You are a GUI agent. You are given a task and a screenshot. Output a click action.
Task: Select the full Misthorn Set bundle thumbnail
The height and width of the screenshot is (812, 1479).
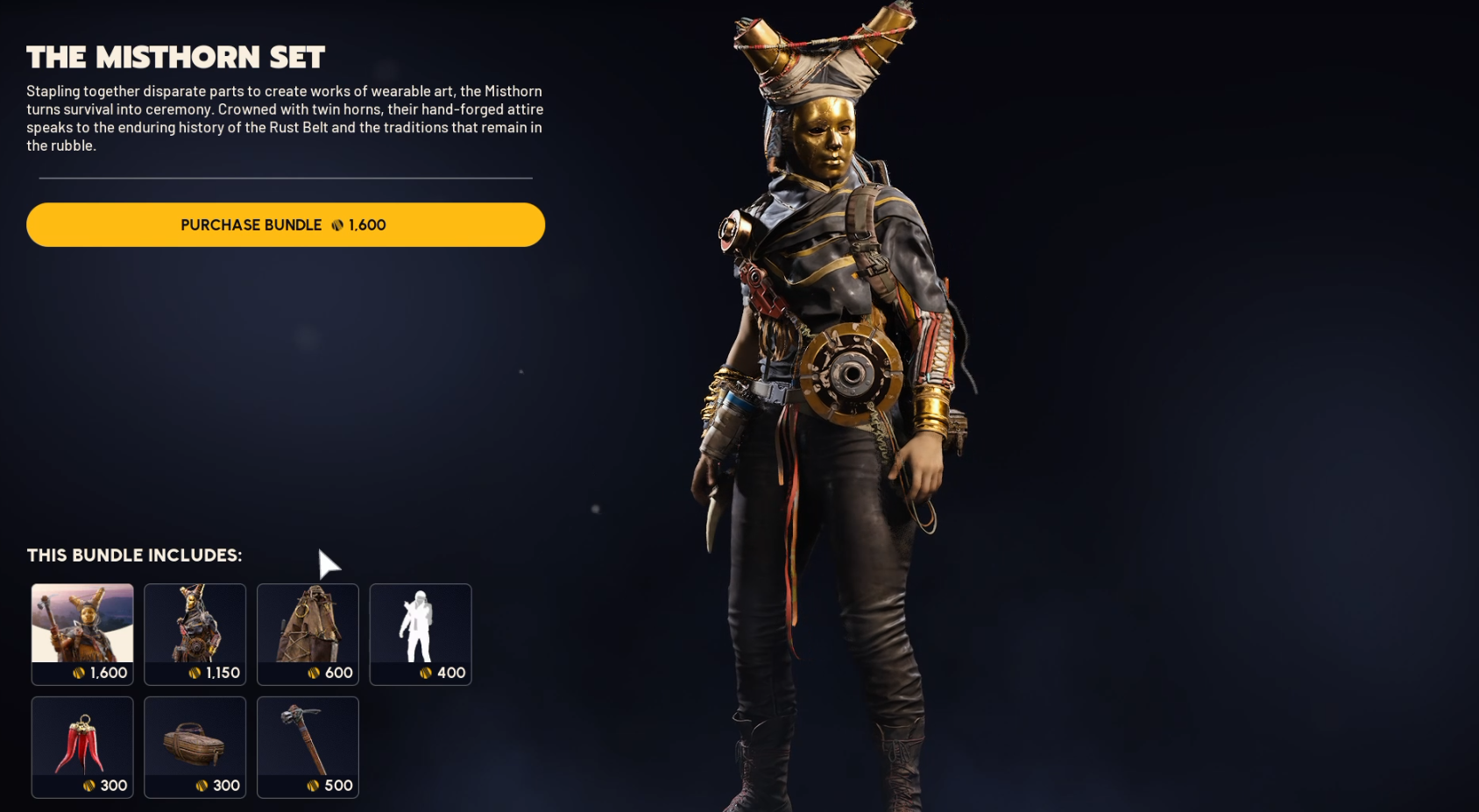pos(81,633)
